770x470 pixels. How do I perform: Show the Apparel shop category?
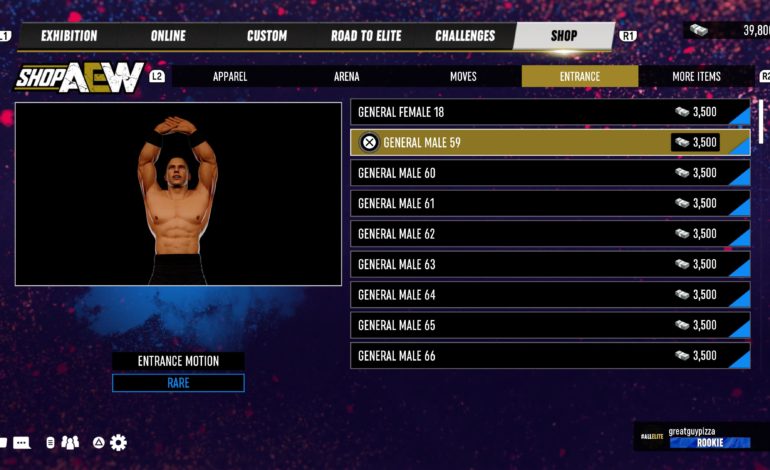point(230,76)
